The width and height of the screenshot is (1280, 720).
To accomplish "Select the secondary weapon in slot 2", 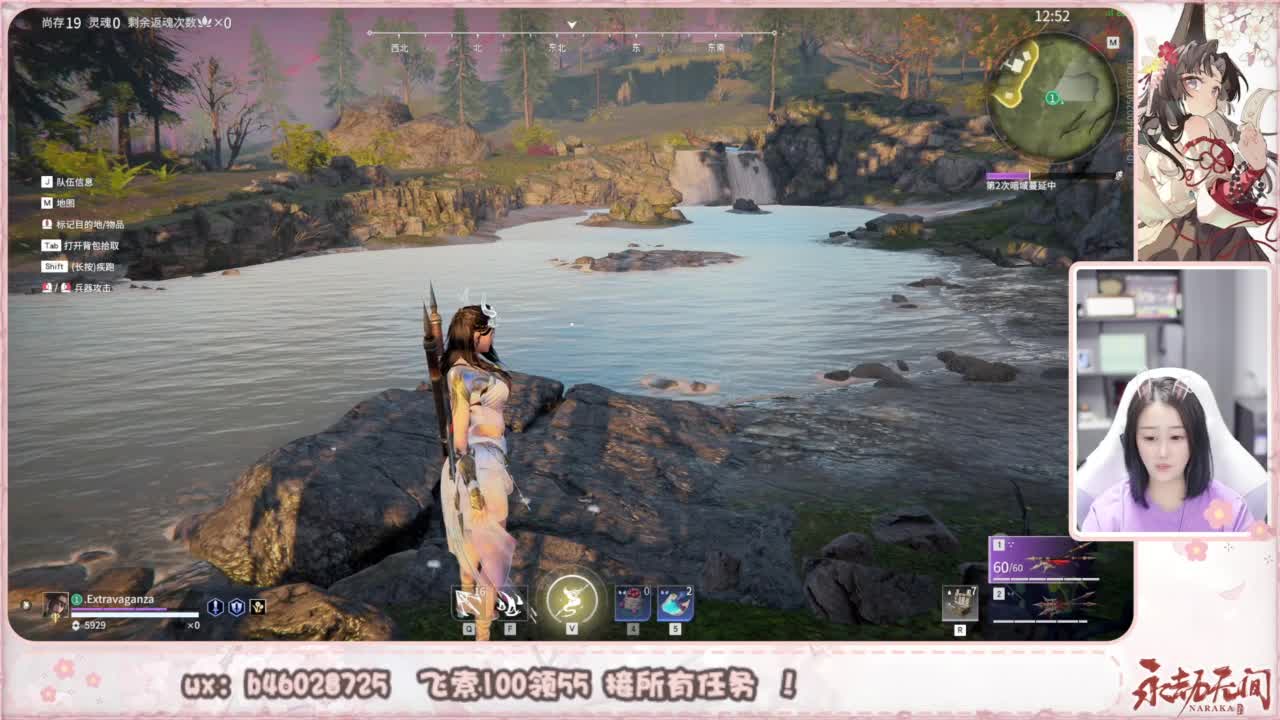I will point(1040,602).
